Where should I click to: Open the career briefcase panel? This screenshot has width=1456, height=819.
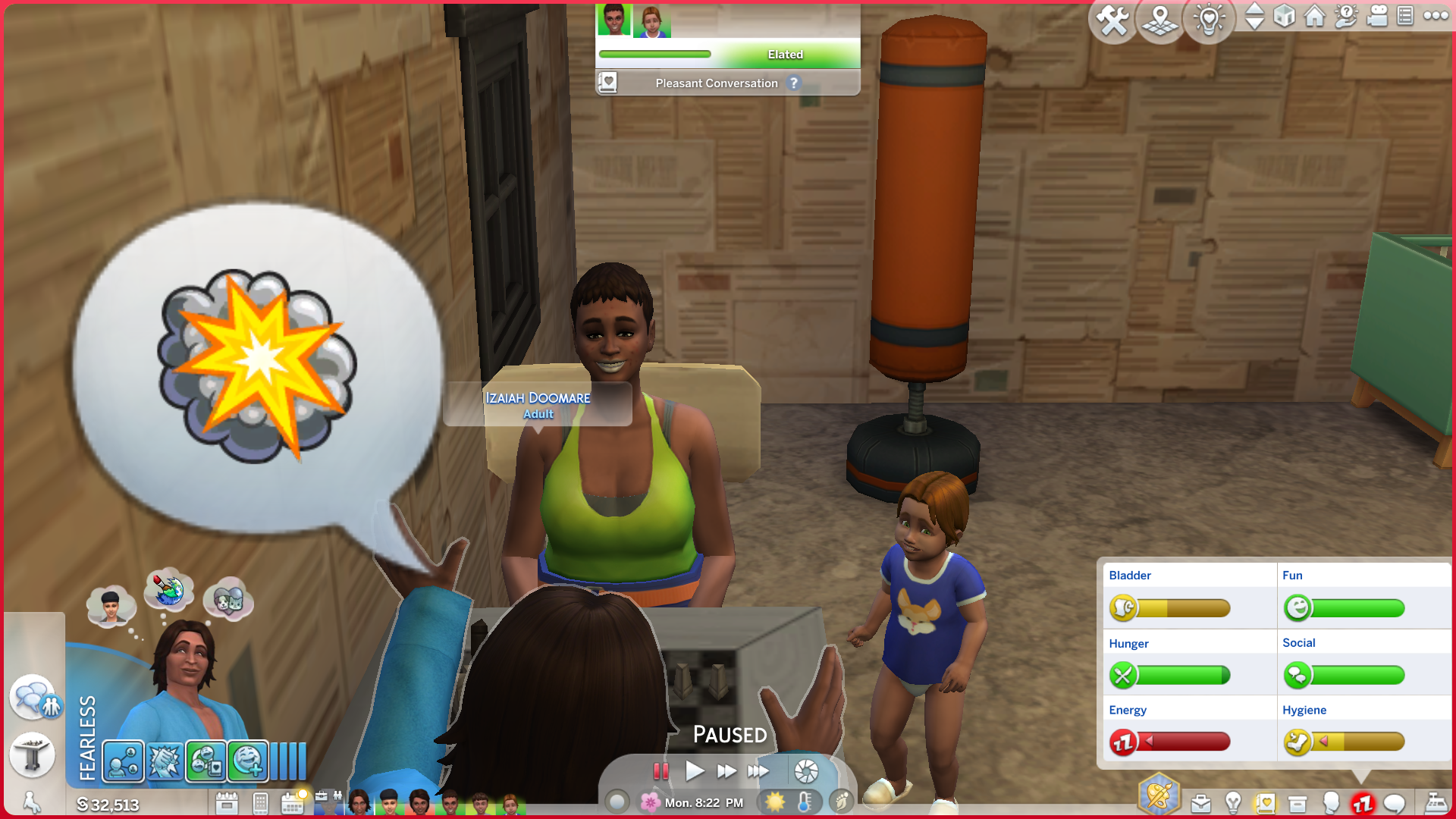click(x=1200, y=803)
